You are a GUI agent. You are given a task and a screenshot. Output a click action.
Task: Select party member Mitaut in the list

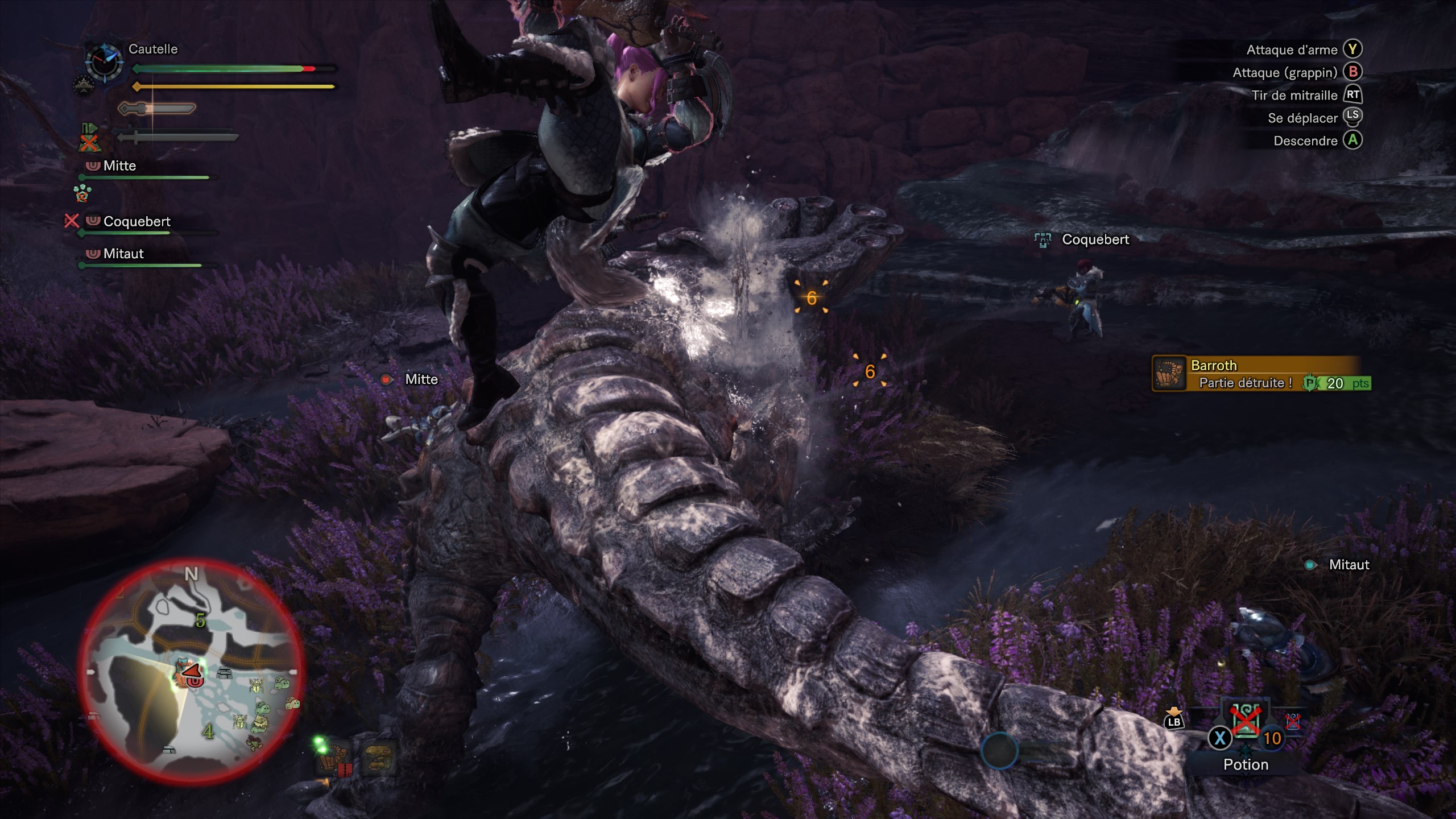pos(123,254)
